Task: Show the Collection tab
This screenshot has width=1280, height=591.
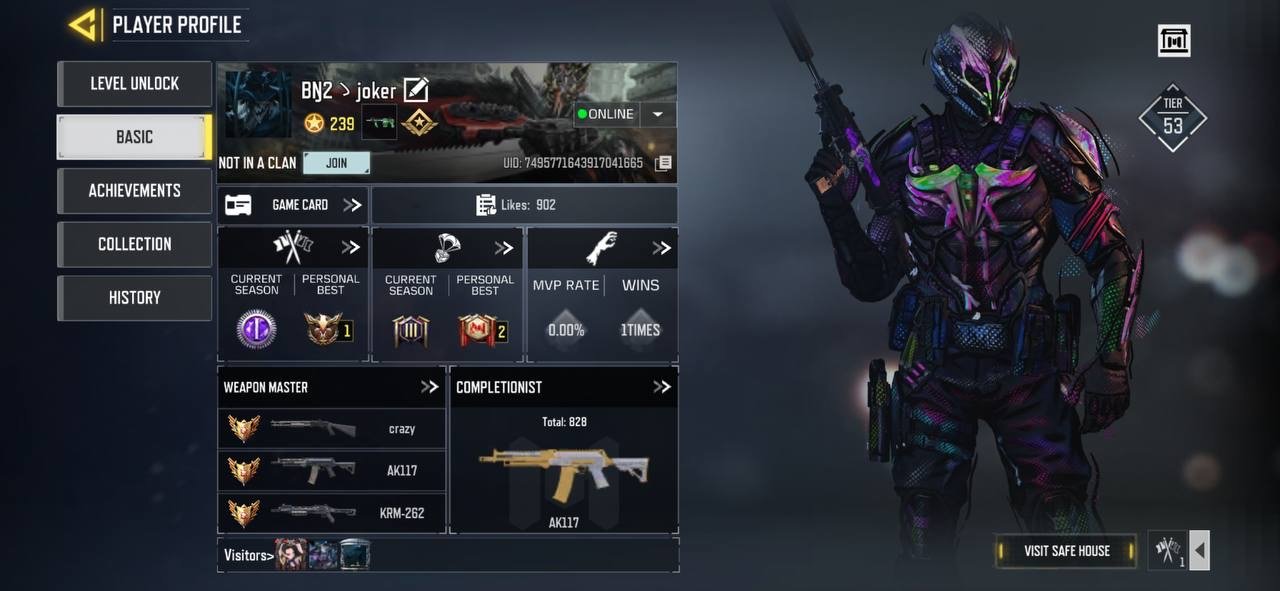Action: point(134,244)
